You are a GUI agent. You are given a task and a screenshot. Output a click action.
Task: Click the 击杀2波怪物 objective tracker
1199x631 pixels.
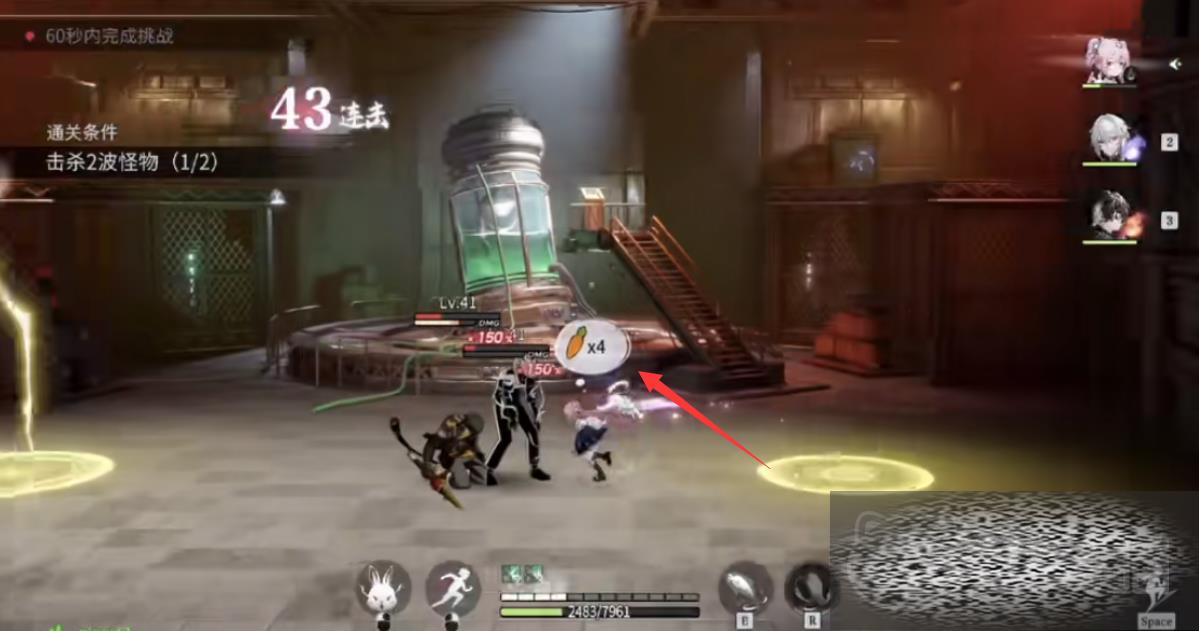133,160
